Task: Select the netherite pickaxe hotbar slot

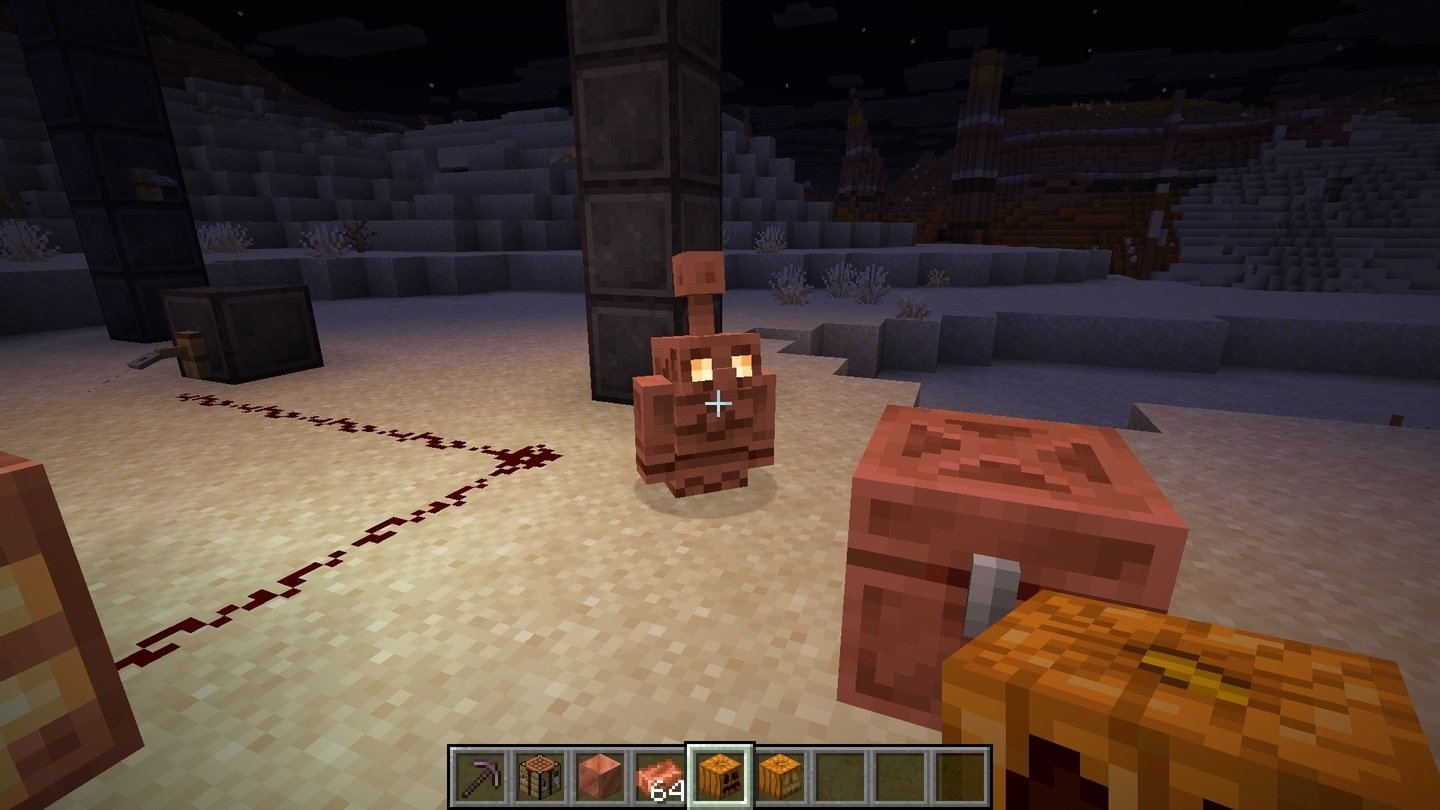Action: tap(478, 776)
